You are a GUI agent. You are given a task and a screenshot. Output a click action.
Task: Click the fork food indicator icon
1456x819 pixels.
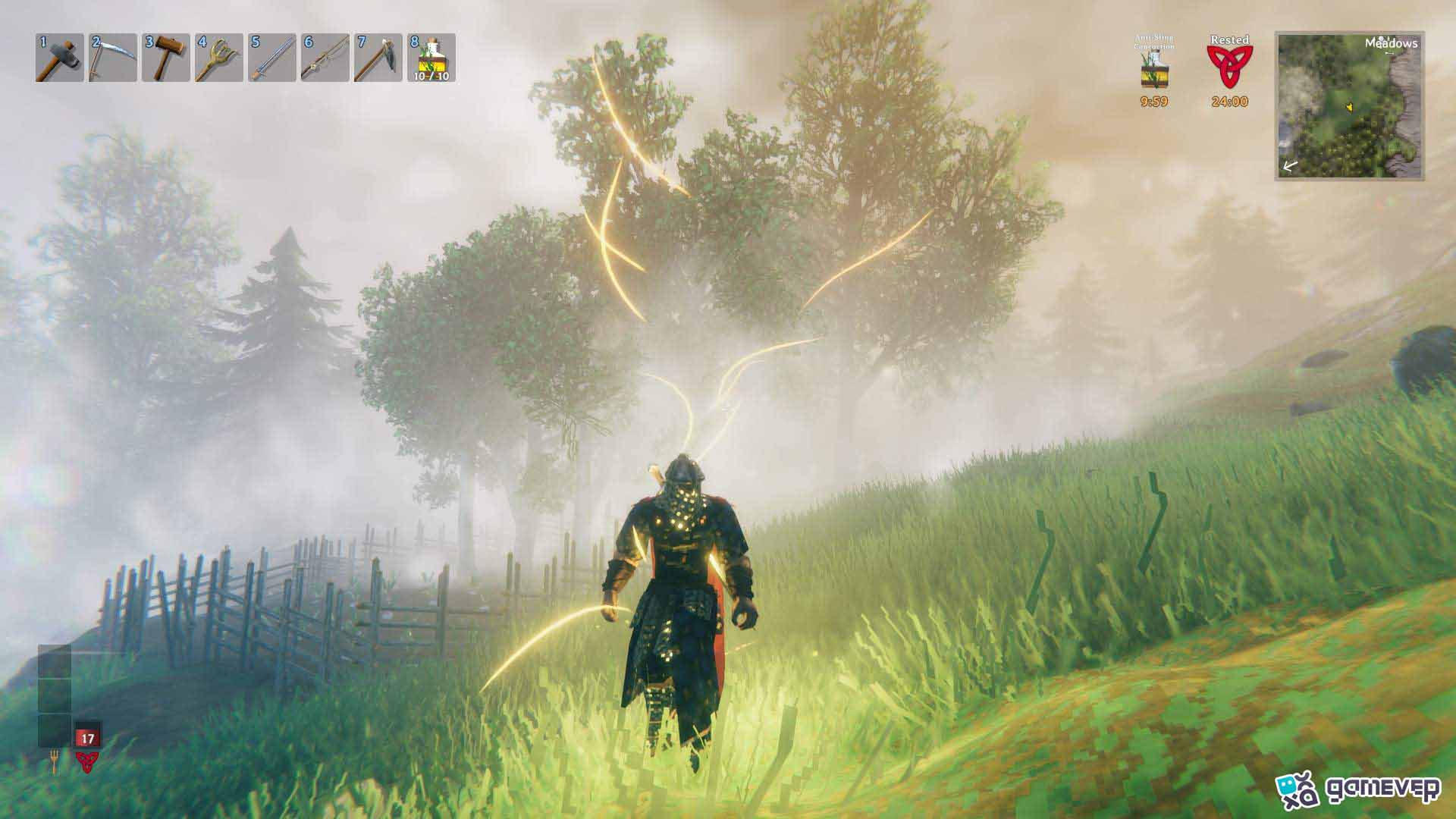pos(54,761)
